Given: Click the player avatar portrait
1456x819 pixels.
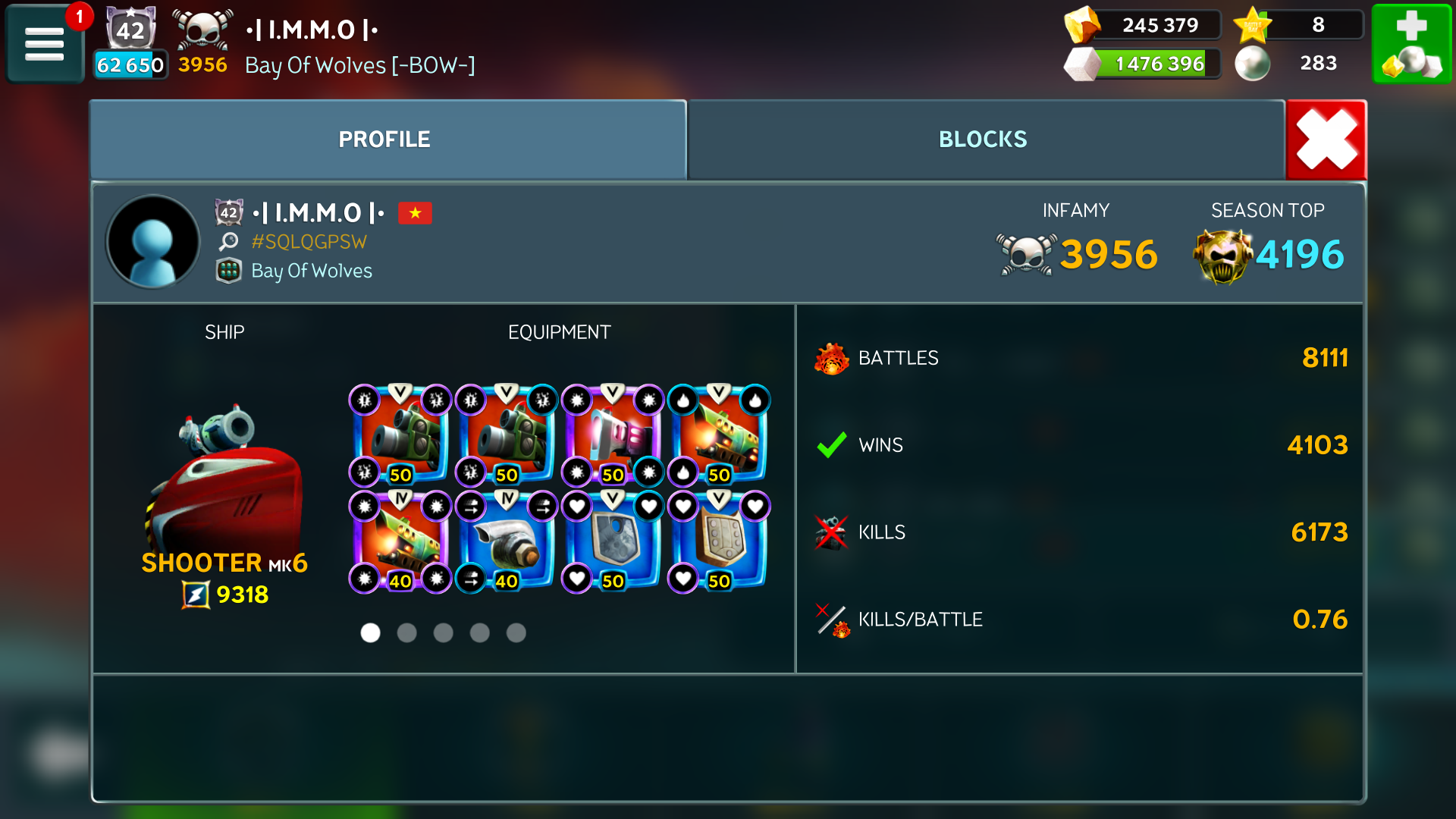Looking at the screenshot, I should click(153, 242).
